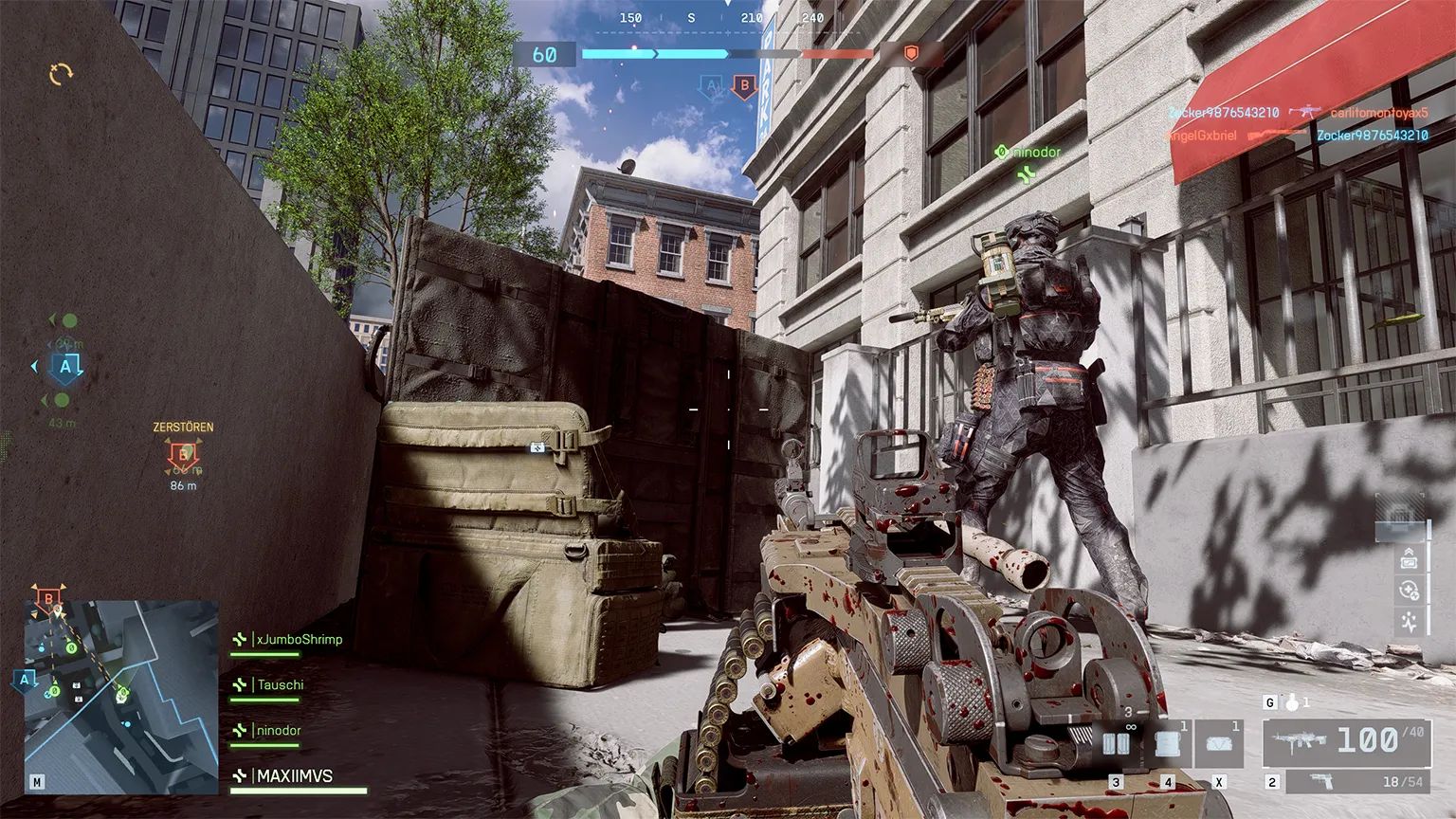Click the ZERSTÖREN objective label
Viewport: 1456px width, 819px height.
point(181,427)
